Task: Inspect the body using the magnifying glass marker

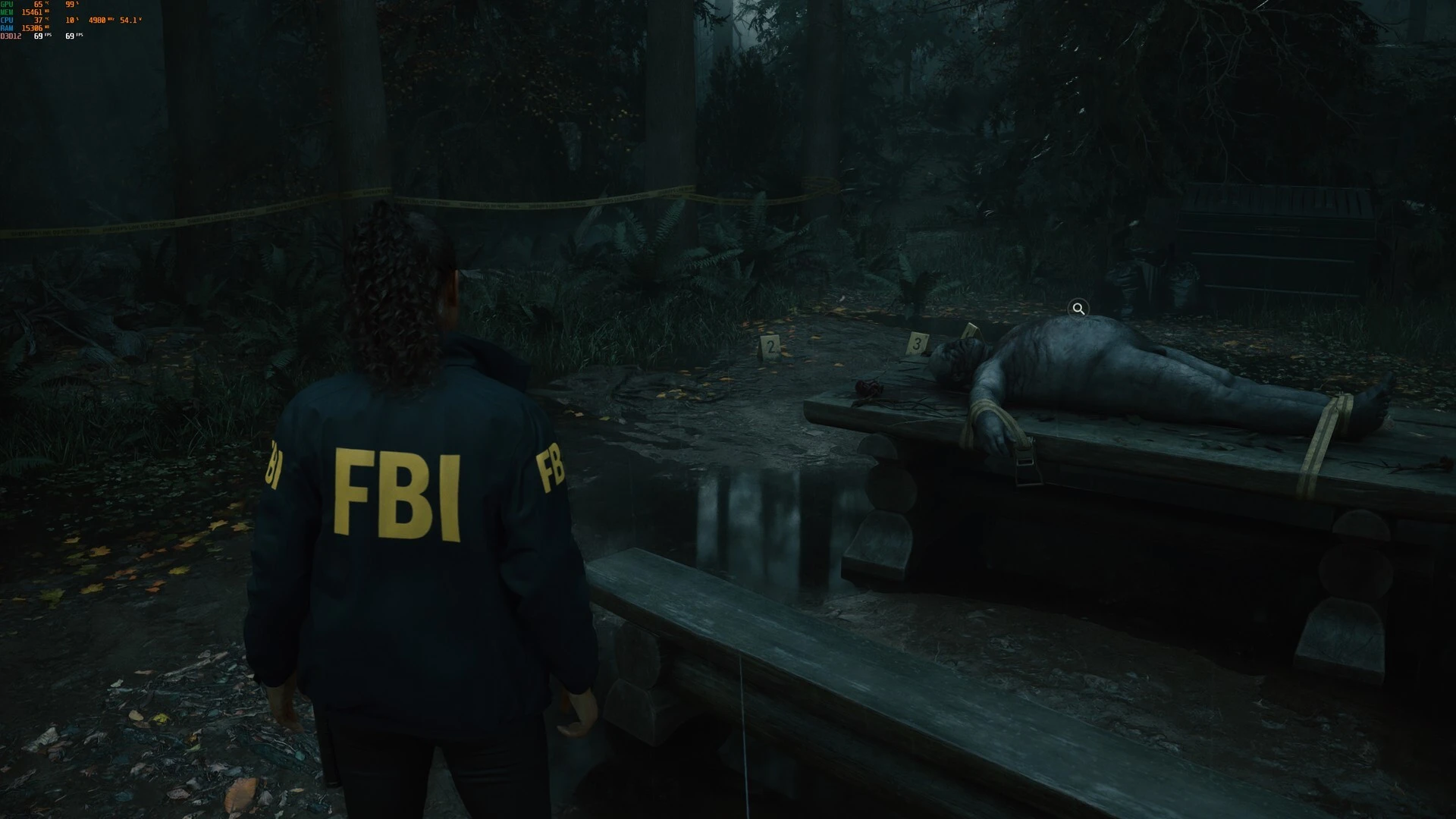Action: [1078, 309]
